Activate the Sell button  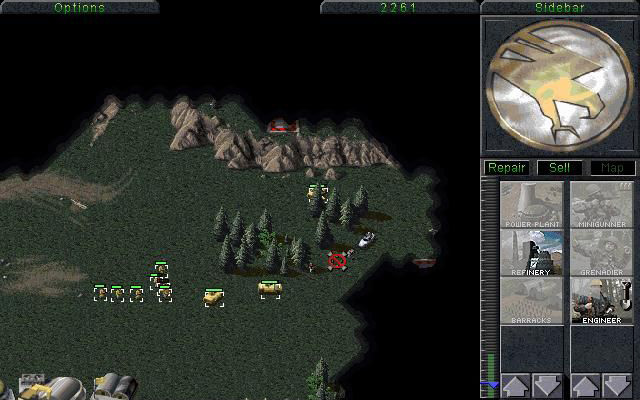pyautogui.click(x=559, y=168)
